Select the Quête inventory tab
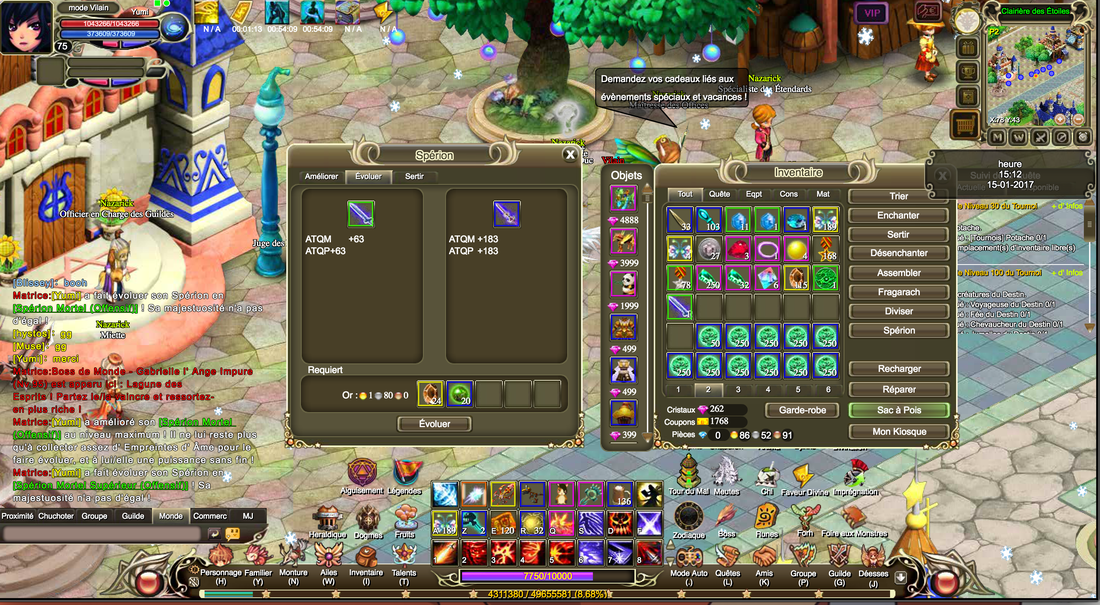This screenshot has height=605, width=1100. click(x=719, y=194)
